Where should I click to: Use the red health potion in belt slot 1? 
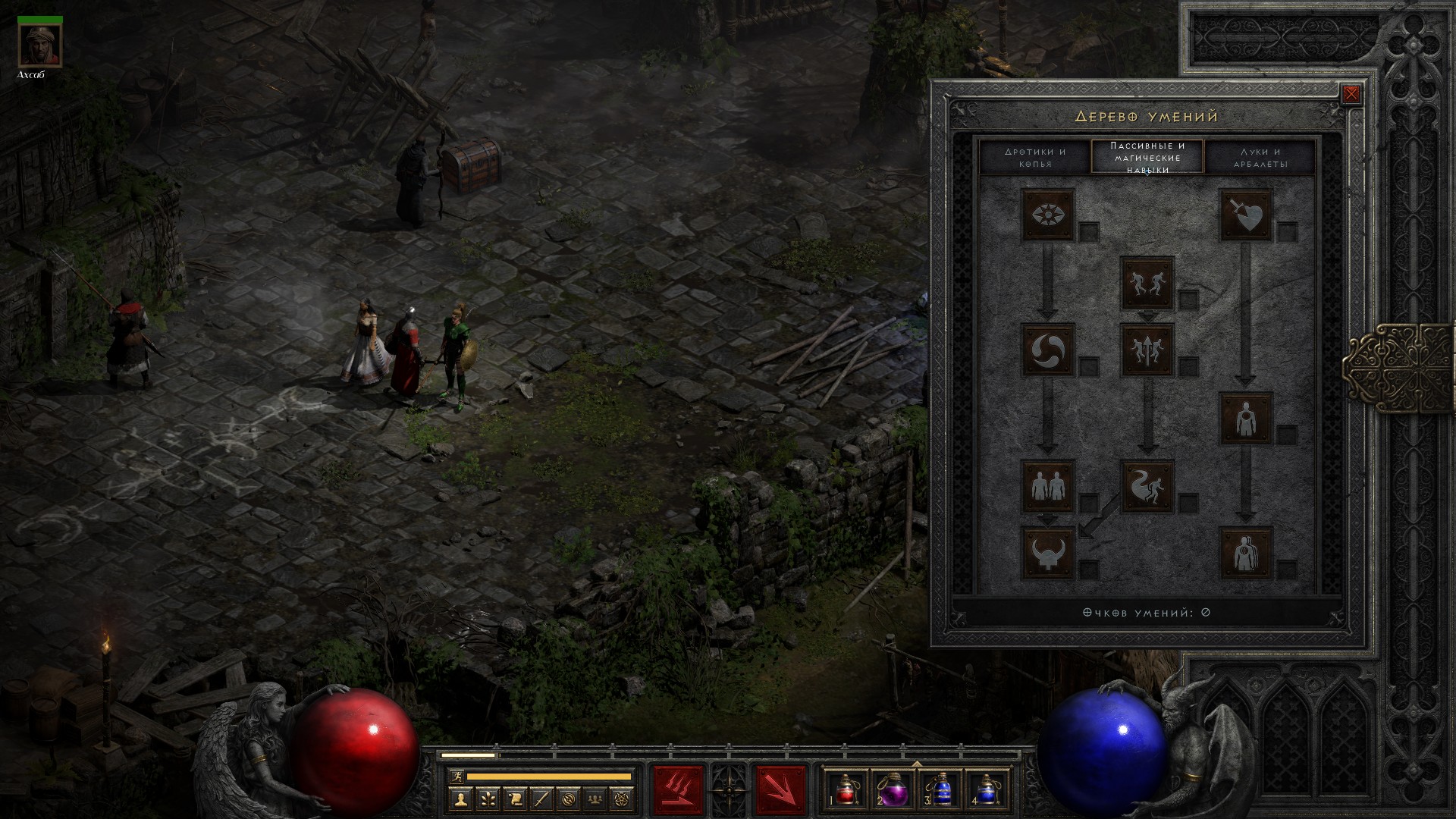point(846,789)
